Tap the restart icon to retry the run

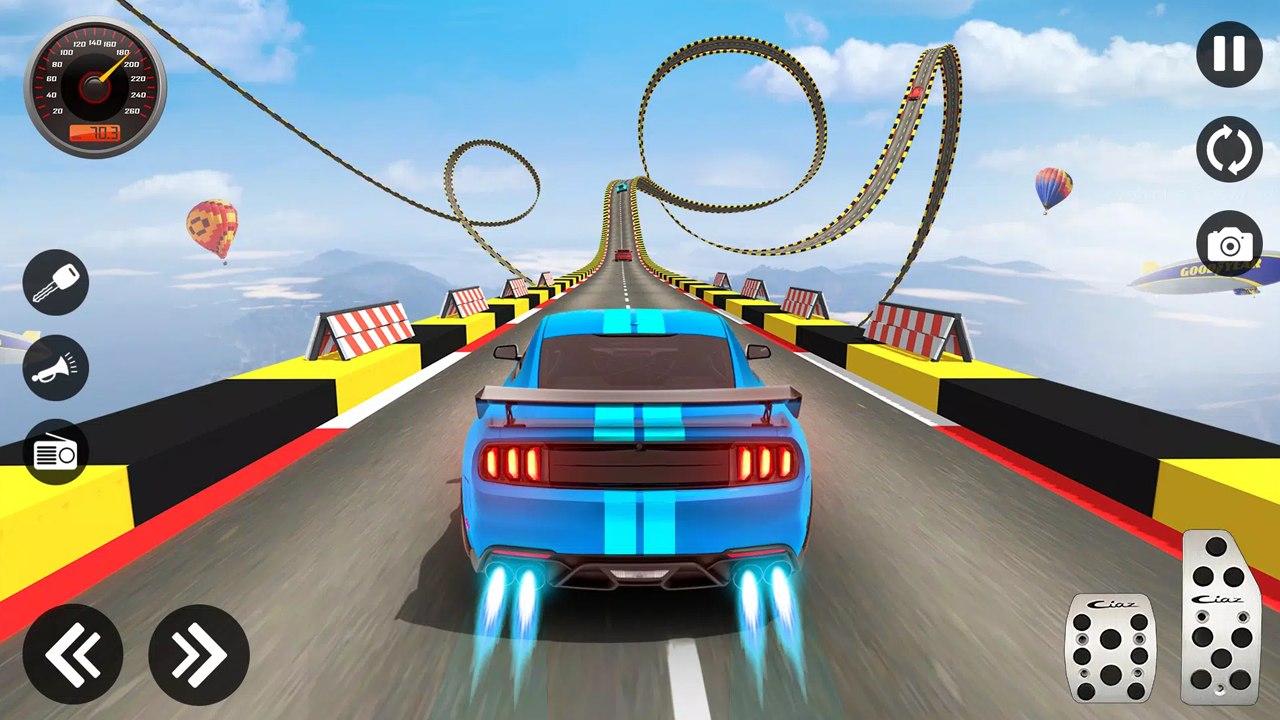(x=1229, y=148)
